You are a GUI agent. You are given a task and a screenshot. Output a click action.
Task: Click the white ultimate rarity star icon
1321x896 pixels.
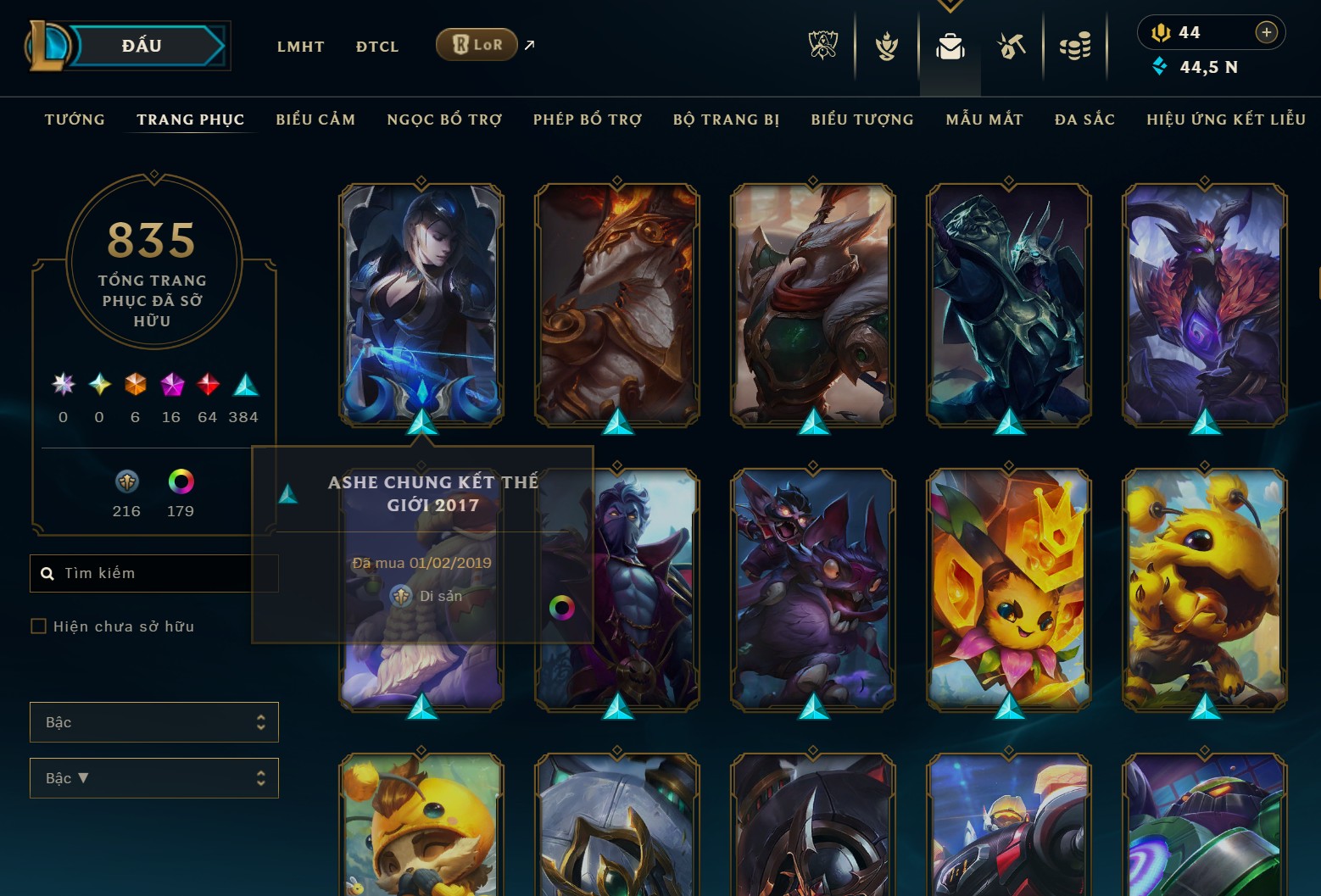click(62, 386)
